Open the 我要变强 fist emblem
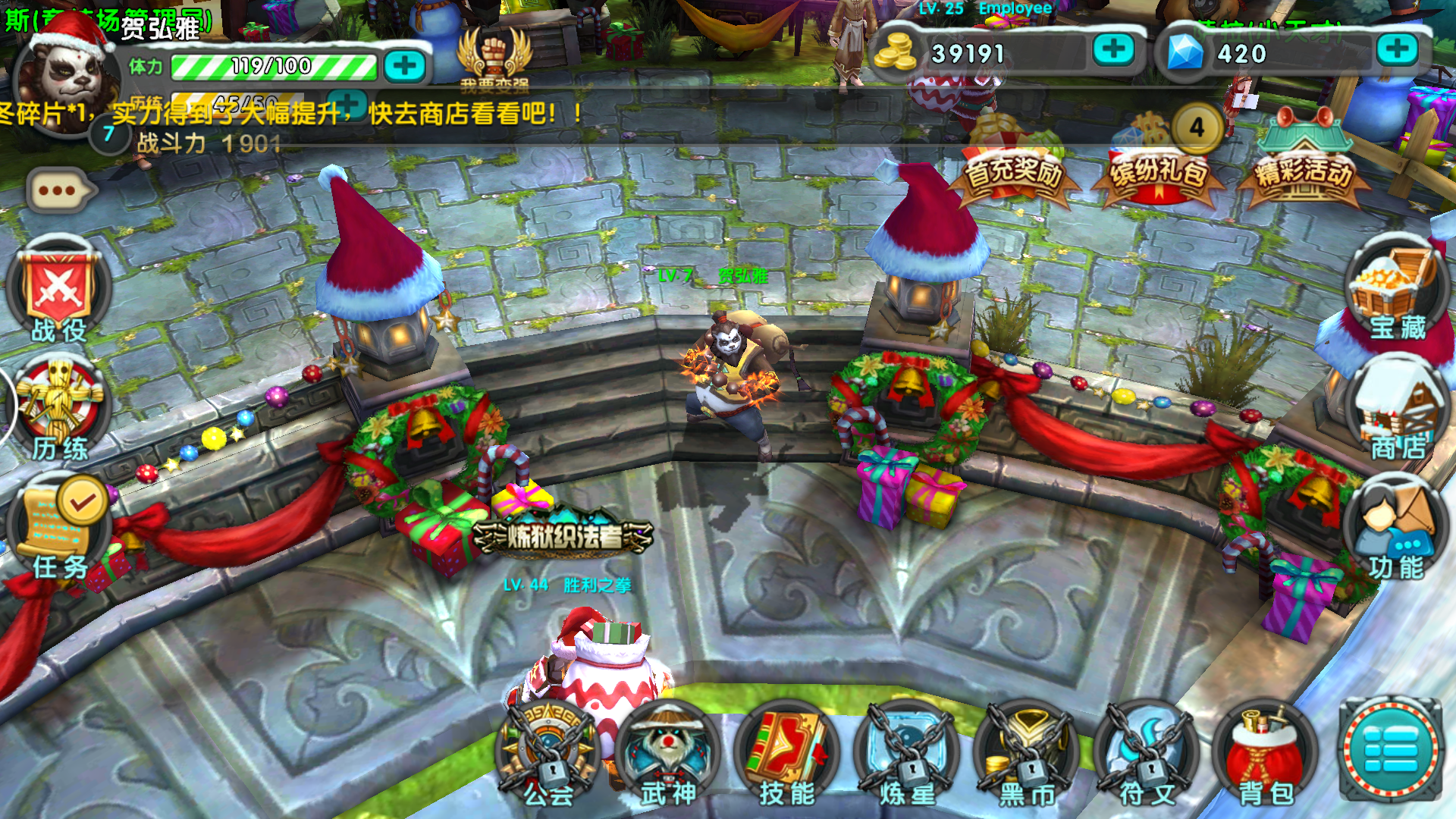Screen dimensions: 1456x819 (x=494, y=57)
